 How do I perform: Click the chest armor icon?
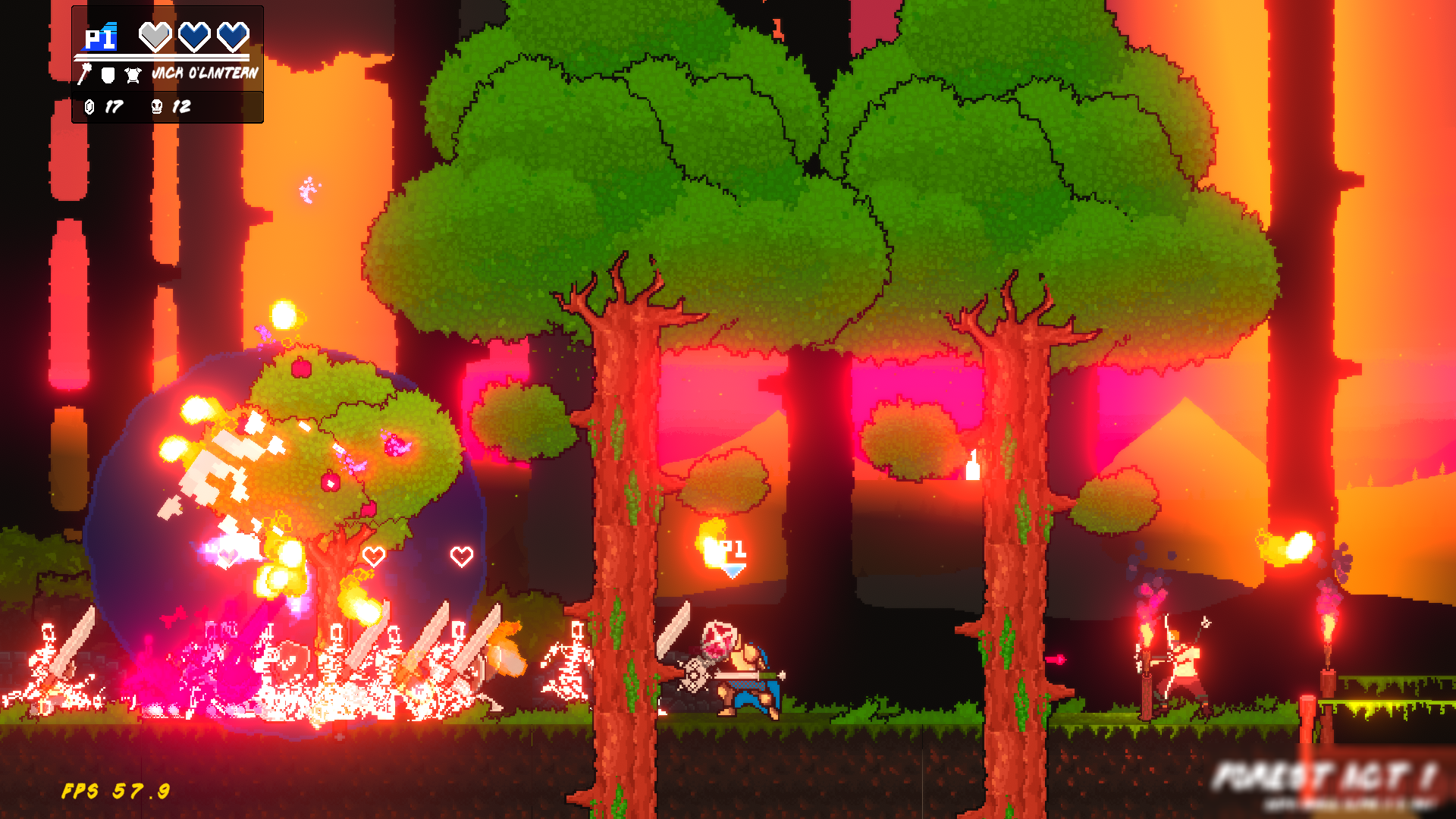133,74
